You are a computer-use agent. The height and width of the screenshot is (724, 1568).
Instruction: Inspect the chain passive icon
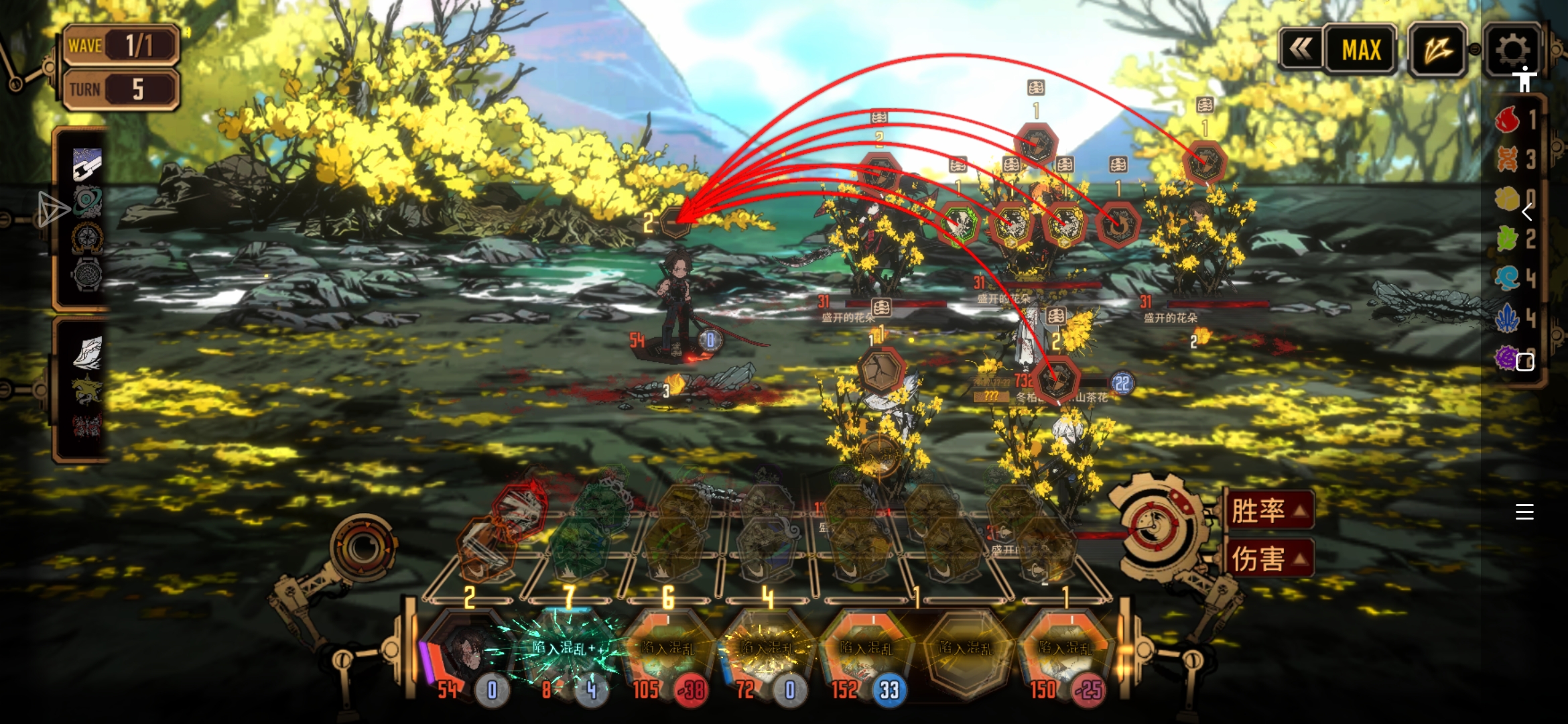pos(87,164)
